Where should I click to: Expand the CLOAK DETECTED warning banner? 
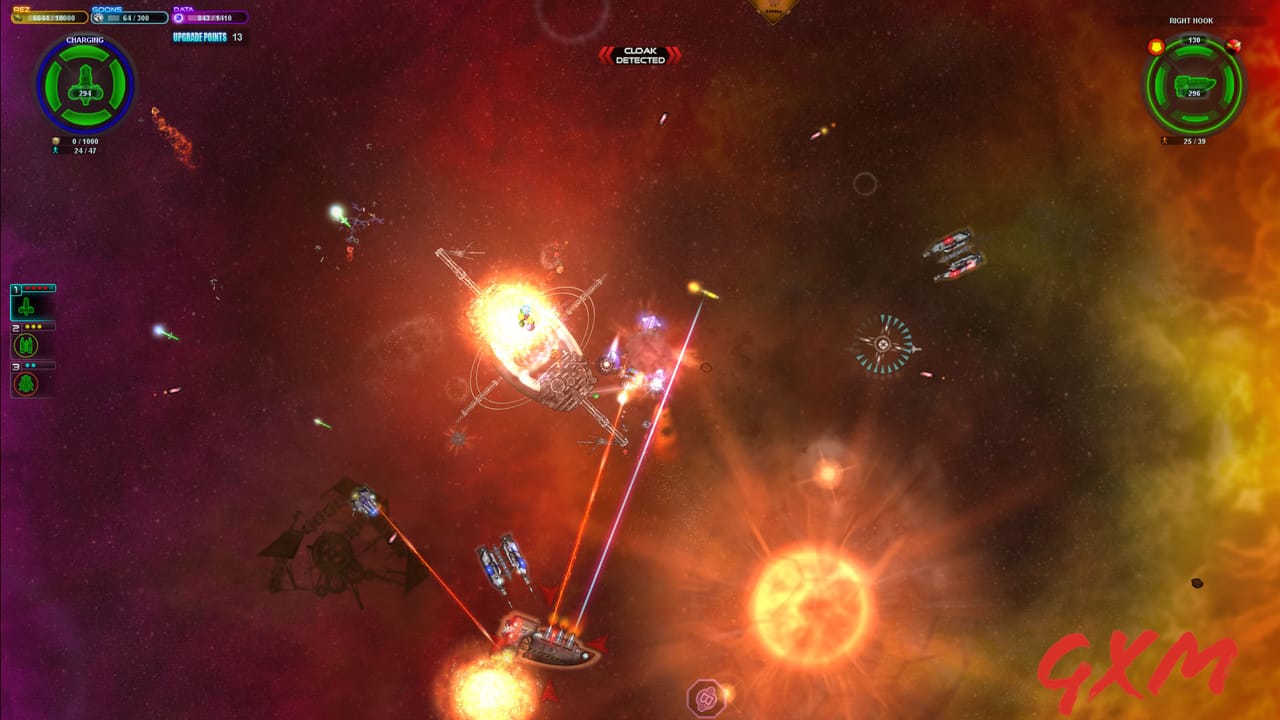click(x=641, y=55)
